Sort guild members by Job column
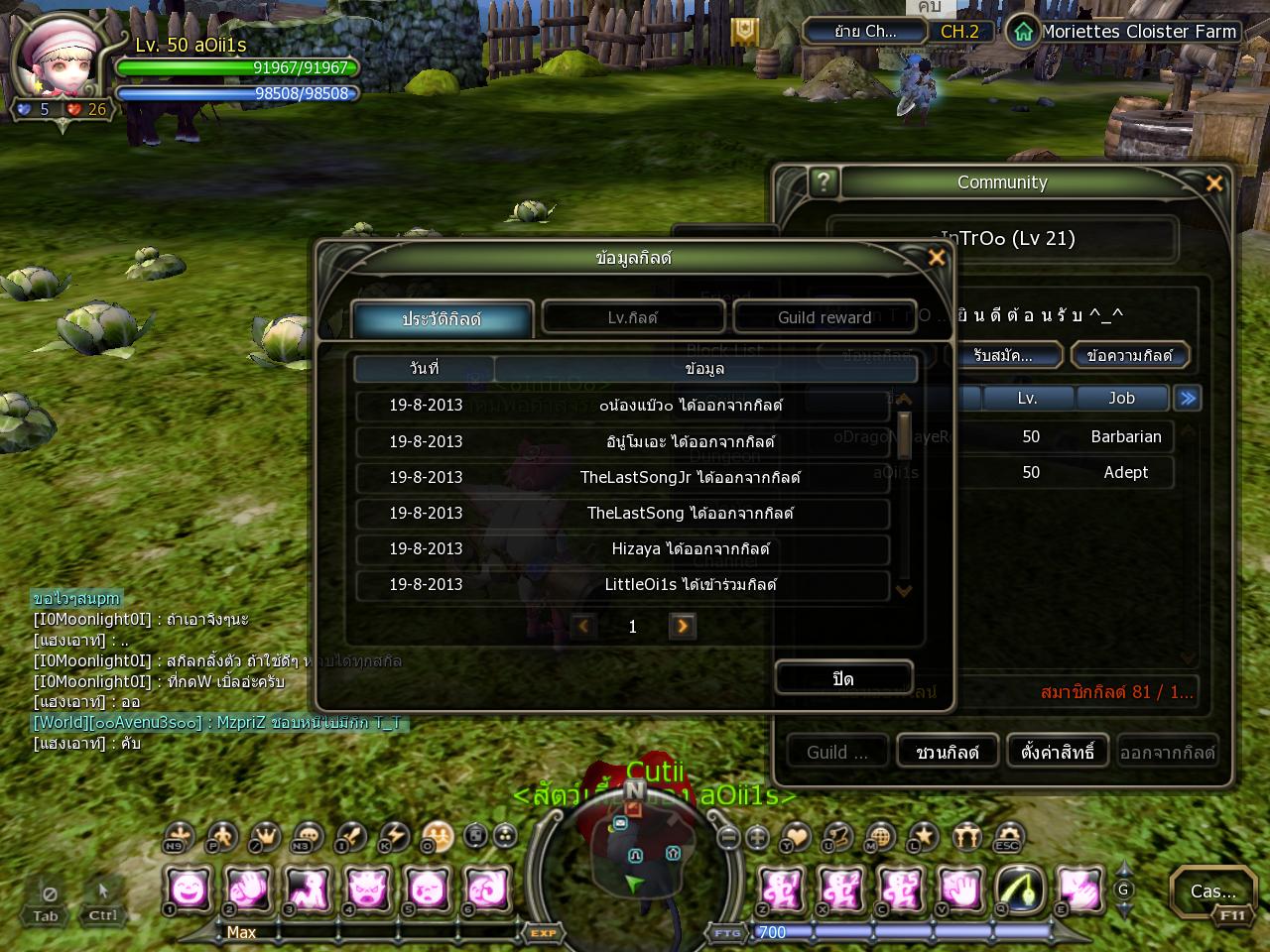The image size is (1270, 952). coord(1121,398)
